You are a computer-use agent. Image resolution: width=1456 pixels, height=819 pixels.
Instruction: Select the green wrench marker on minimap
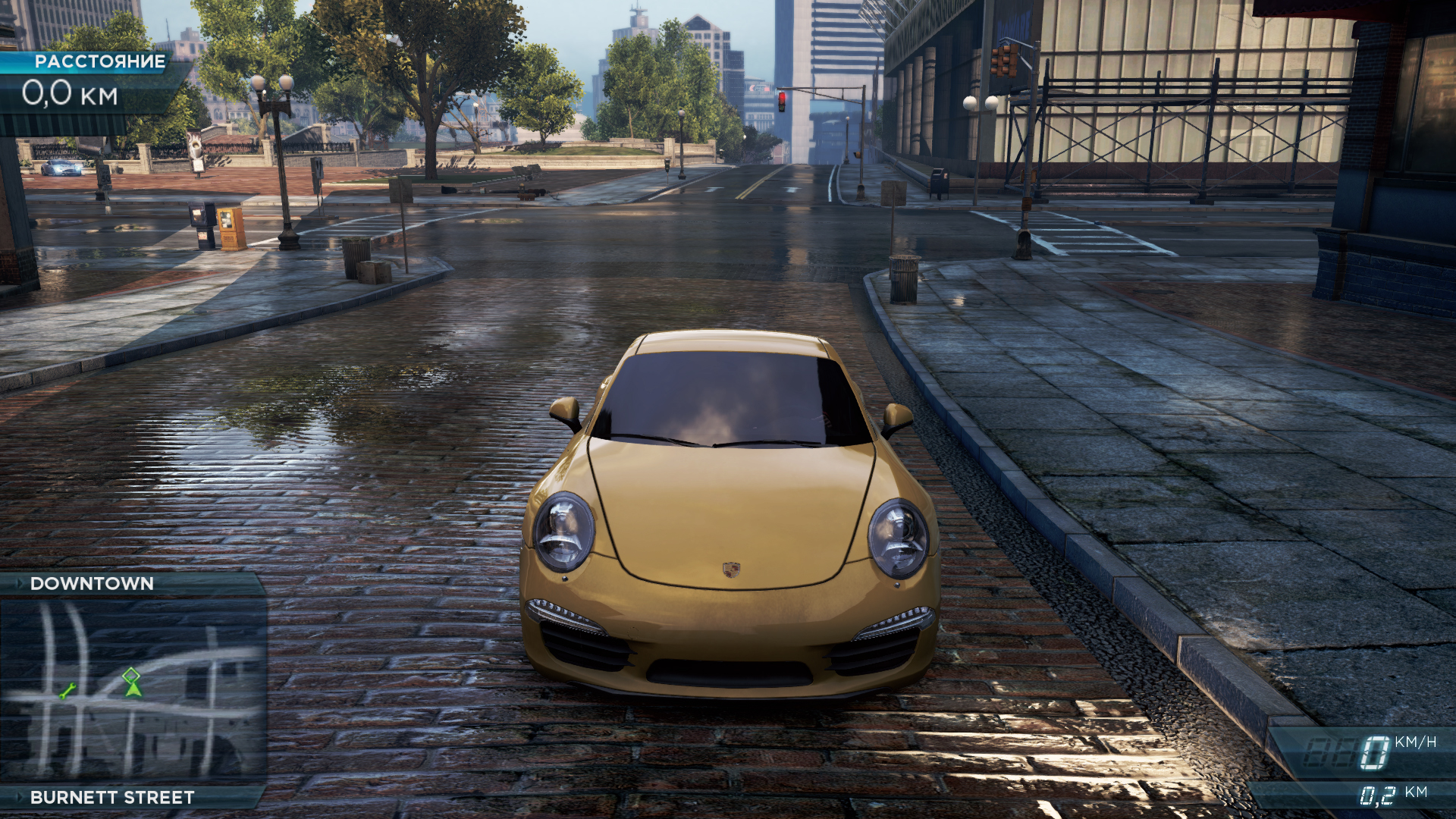click(x=67, y=691)
